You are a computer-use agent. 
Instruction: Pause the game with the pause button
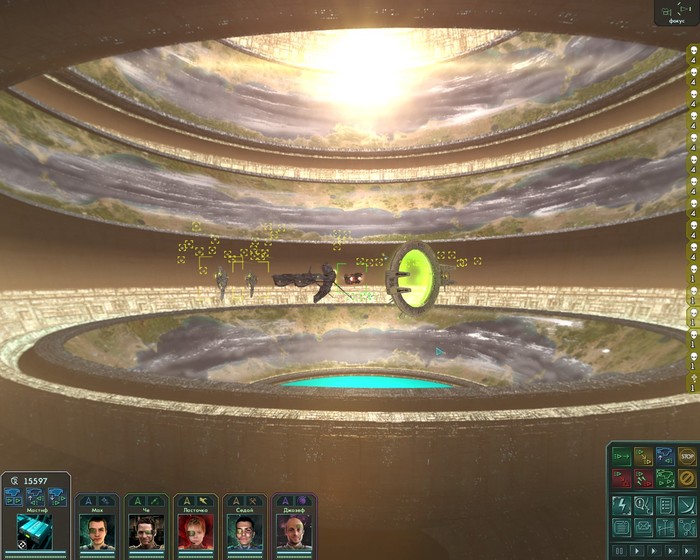[621, 550]
